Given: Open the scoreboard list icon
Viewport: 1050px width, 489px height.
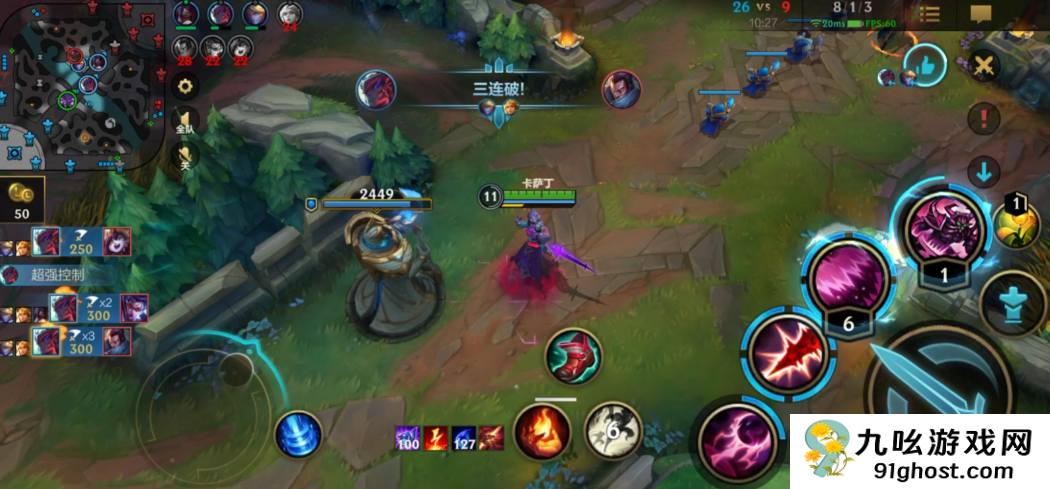Looking at the screenshot, I should [929, 14].
